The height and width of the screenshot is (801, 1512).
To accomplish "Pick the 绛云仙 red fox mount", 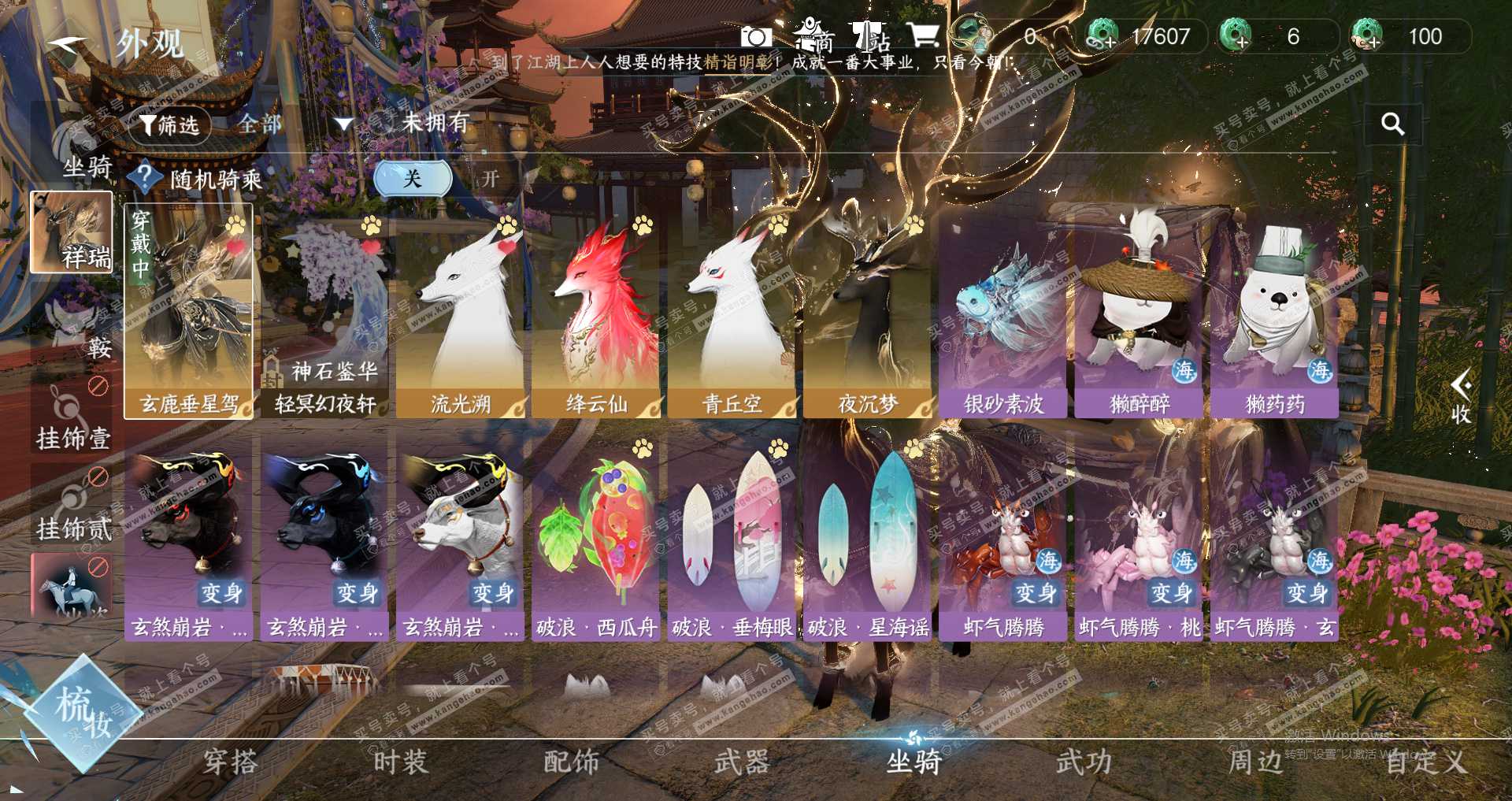I will (596, 315).
